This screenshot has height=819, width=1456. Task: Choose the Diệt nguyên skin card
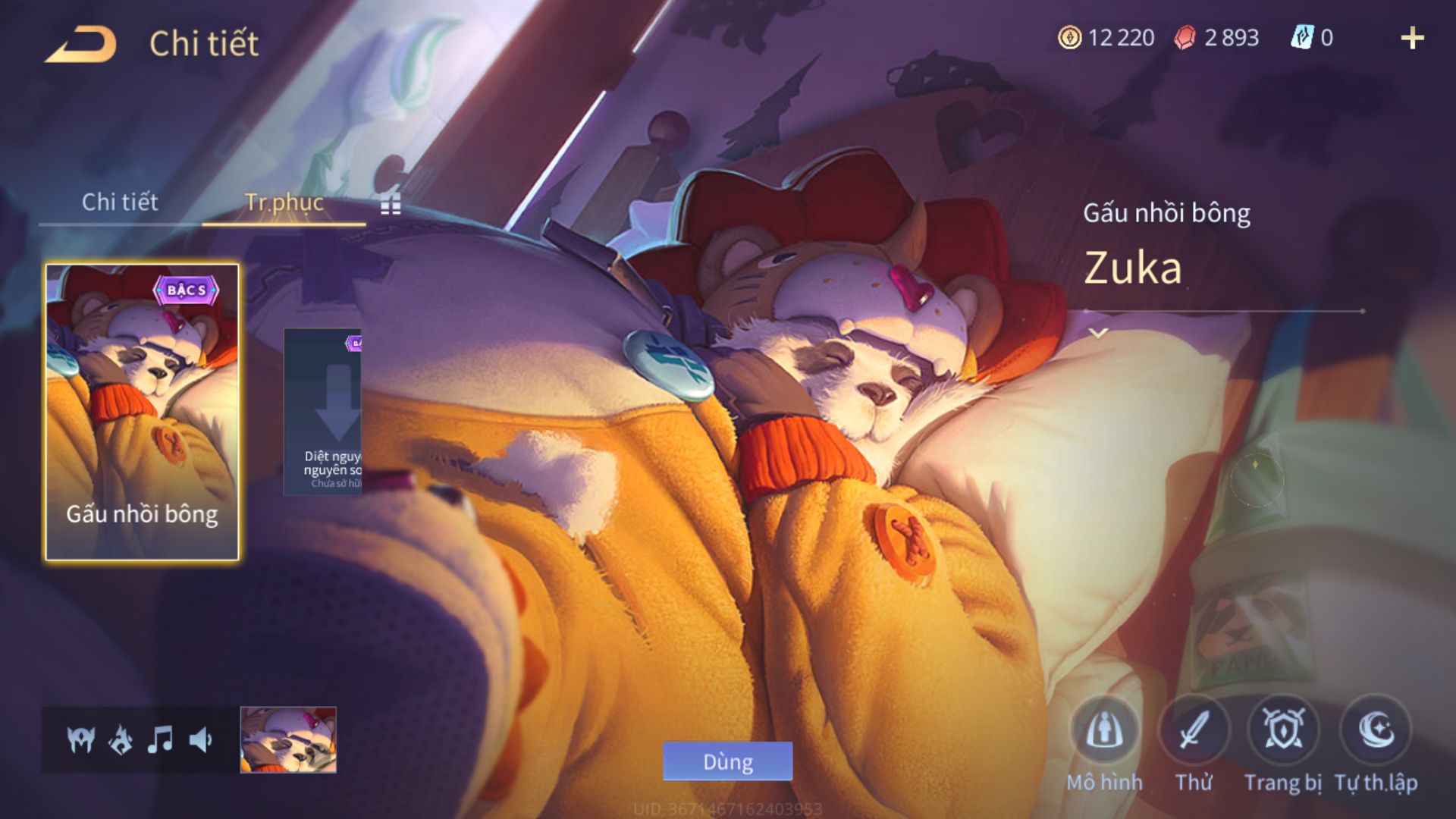click(323, 412)
